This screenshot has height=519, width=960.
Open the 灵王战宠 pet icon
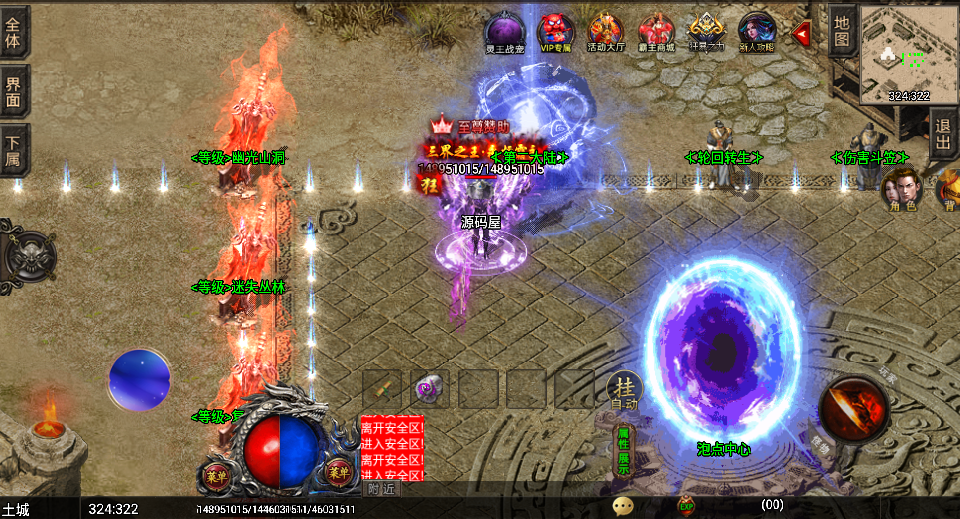tap(504, 31)
